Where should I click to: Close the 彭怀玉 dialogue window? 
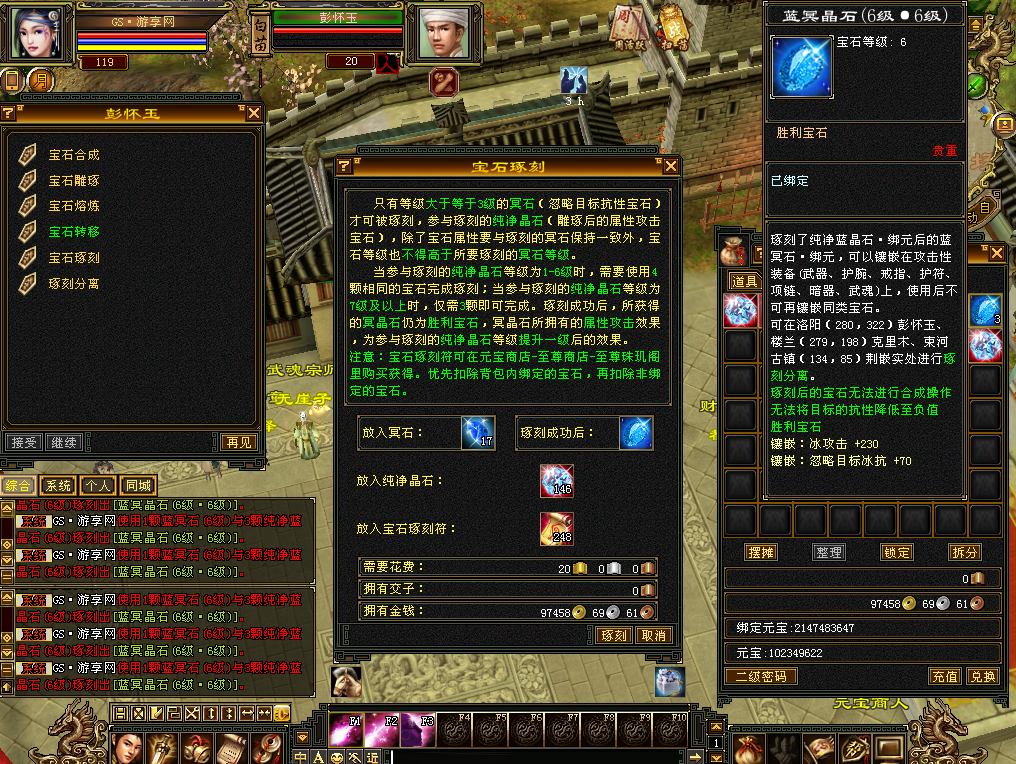pyautogui.click(x=254, y=114)
